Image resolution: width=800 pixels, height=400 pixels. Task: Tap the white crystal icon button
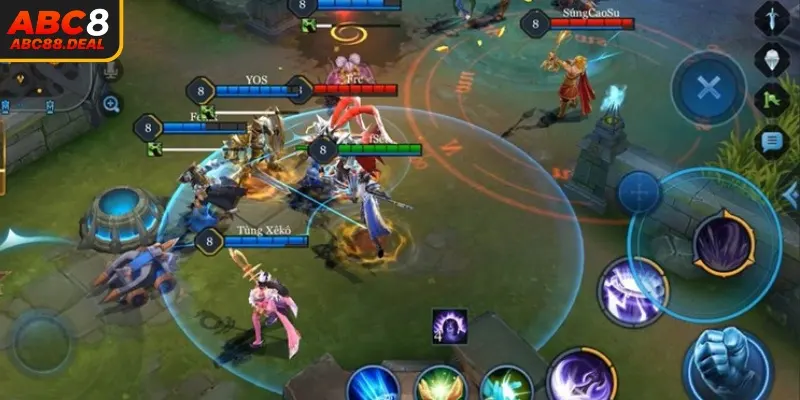(772, 58)
